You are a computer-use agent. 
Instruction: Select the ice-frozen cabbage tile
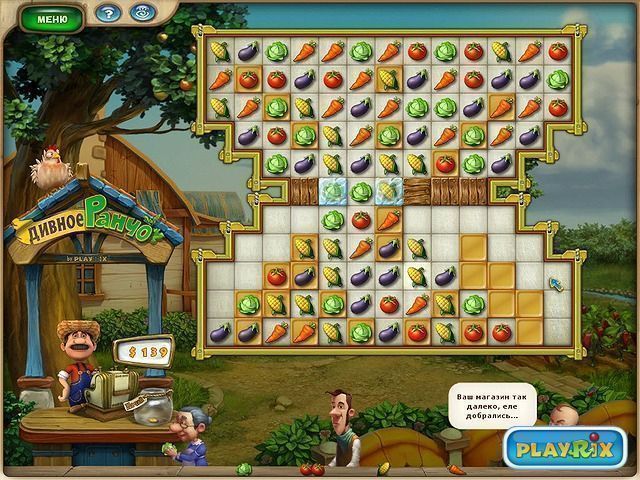click(x=333, y=190)
